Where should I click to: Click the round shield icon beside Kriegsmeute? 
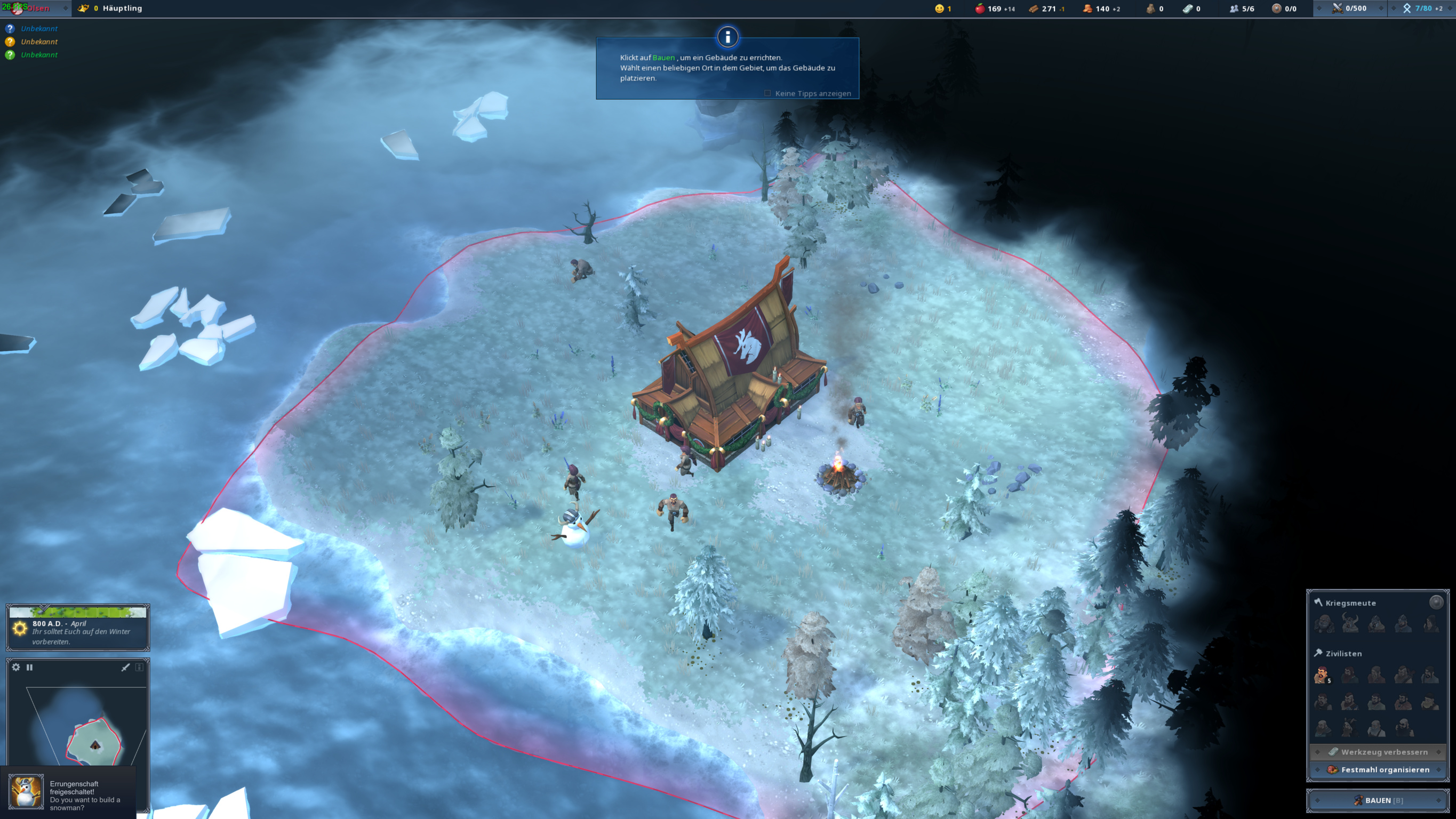click(x=1436, y=602)
